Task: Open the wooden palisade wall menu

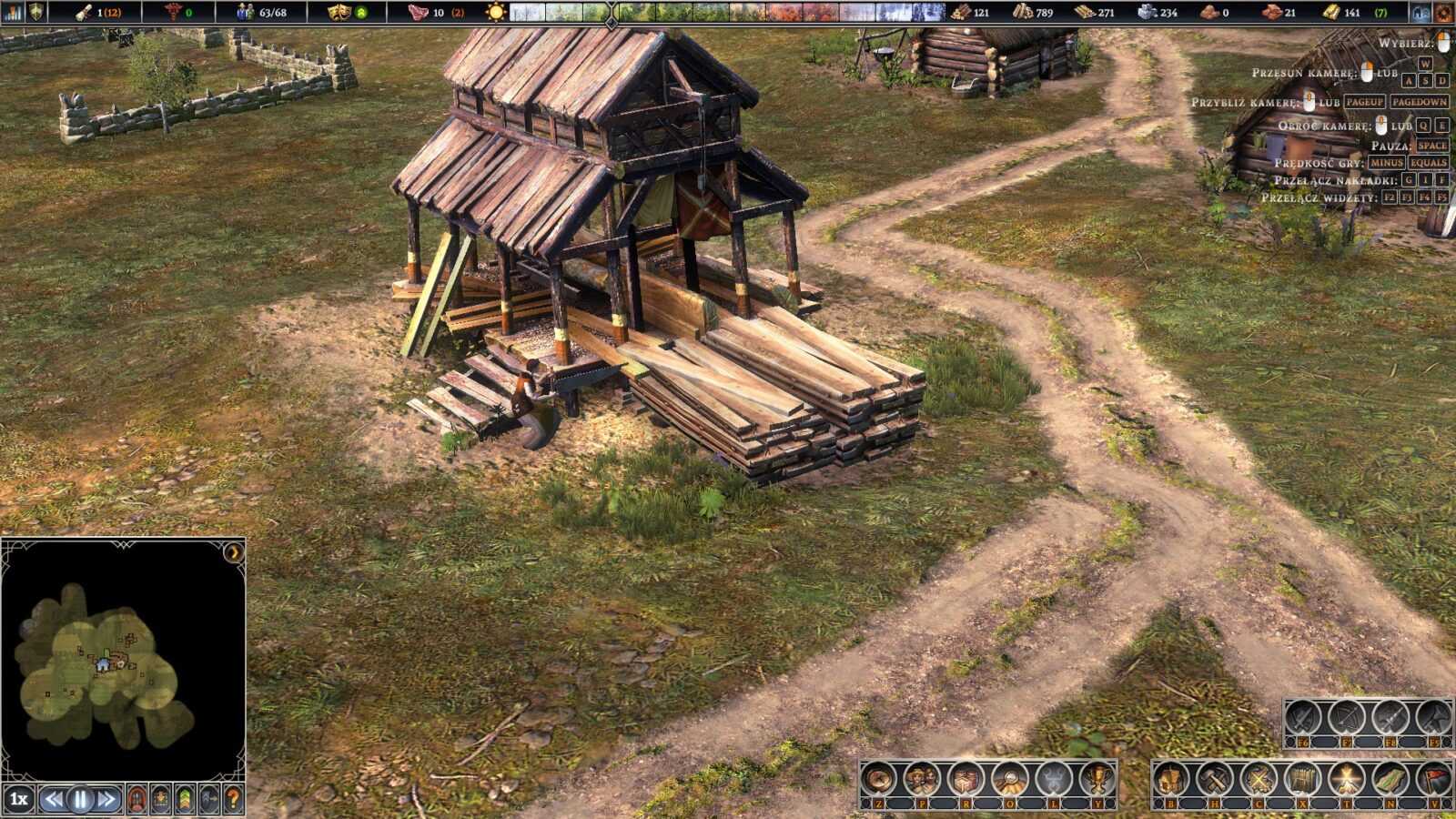Action: [x=1302, y=780]
